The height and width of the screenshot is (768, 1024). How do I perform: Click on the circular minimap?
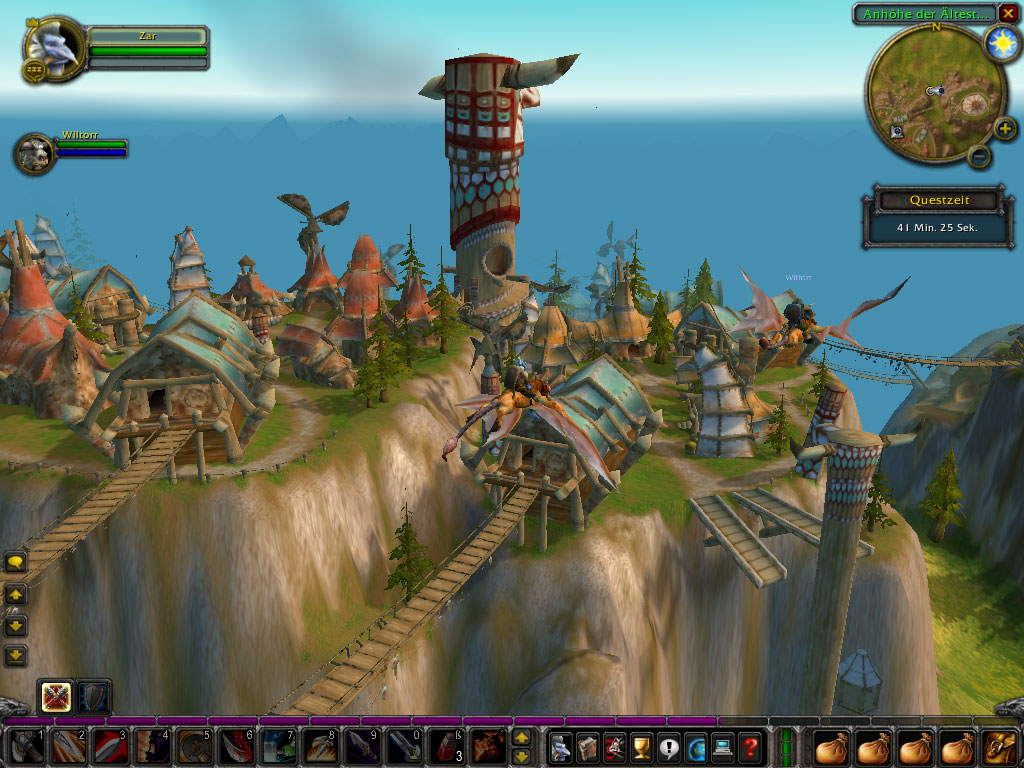925,95
